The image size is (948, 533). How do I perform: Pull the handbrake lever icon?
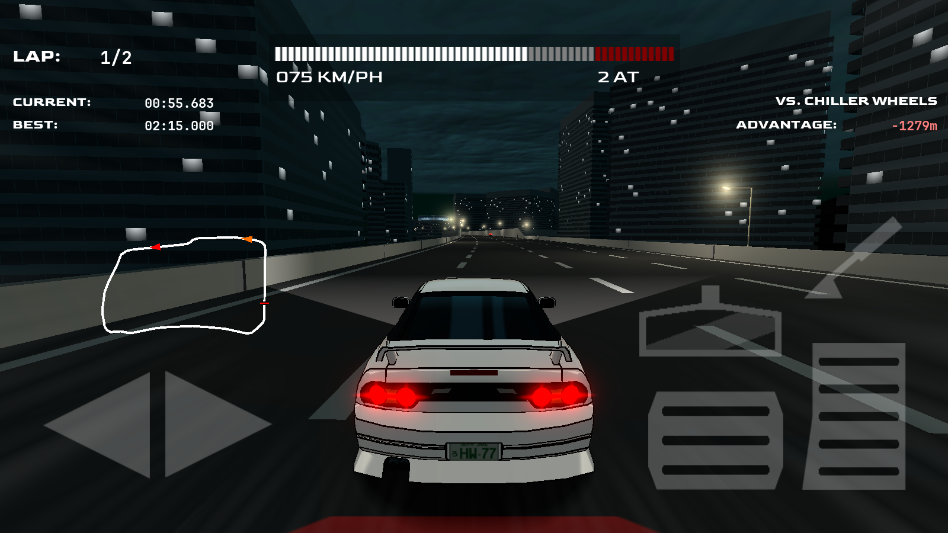coord(852,258)
